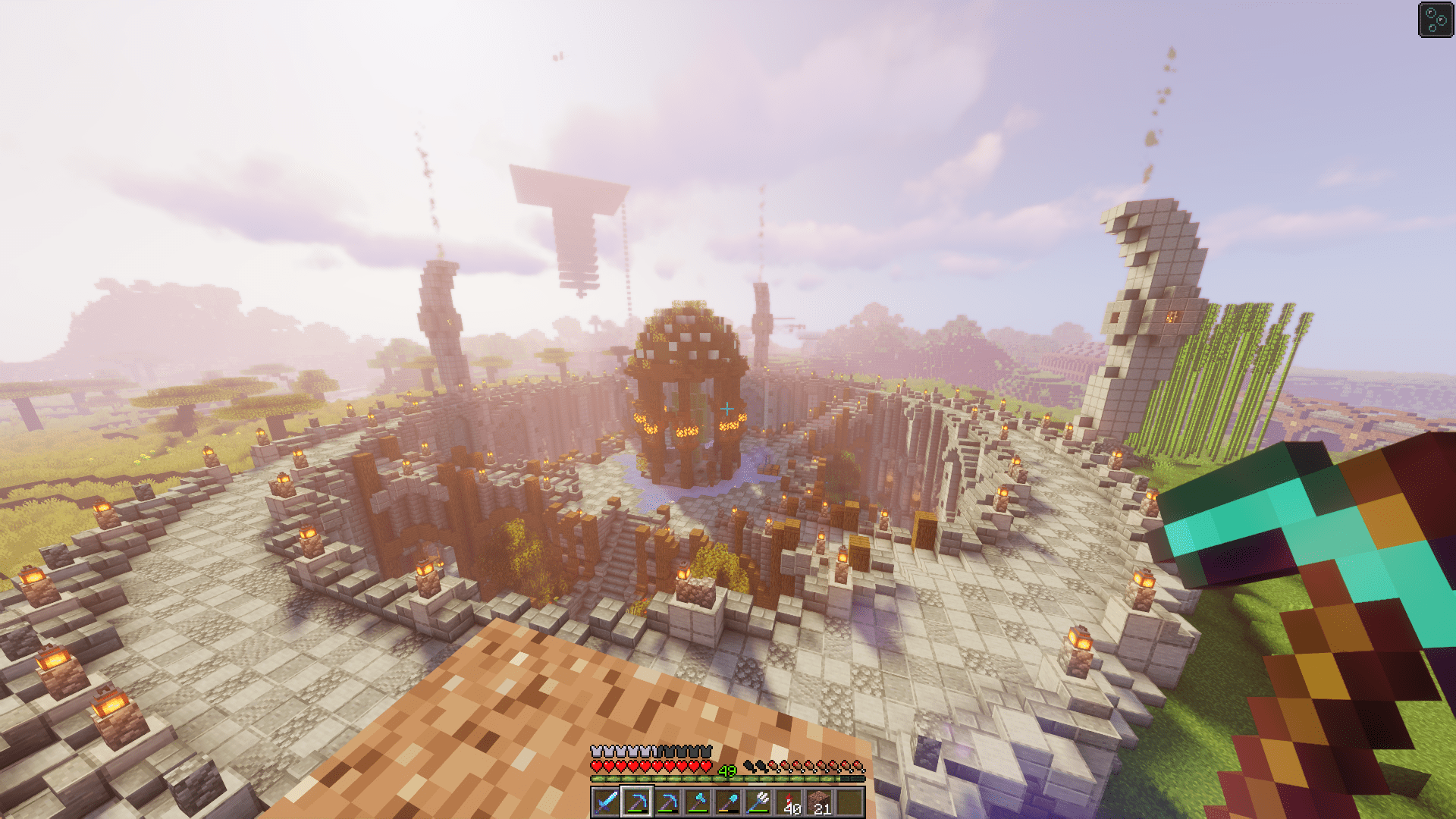This screenshot has height=819, width=1456.
Task: Select the trident in the hotbar
Action: point(759,802)
